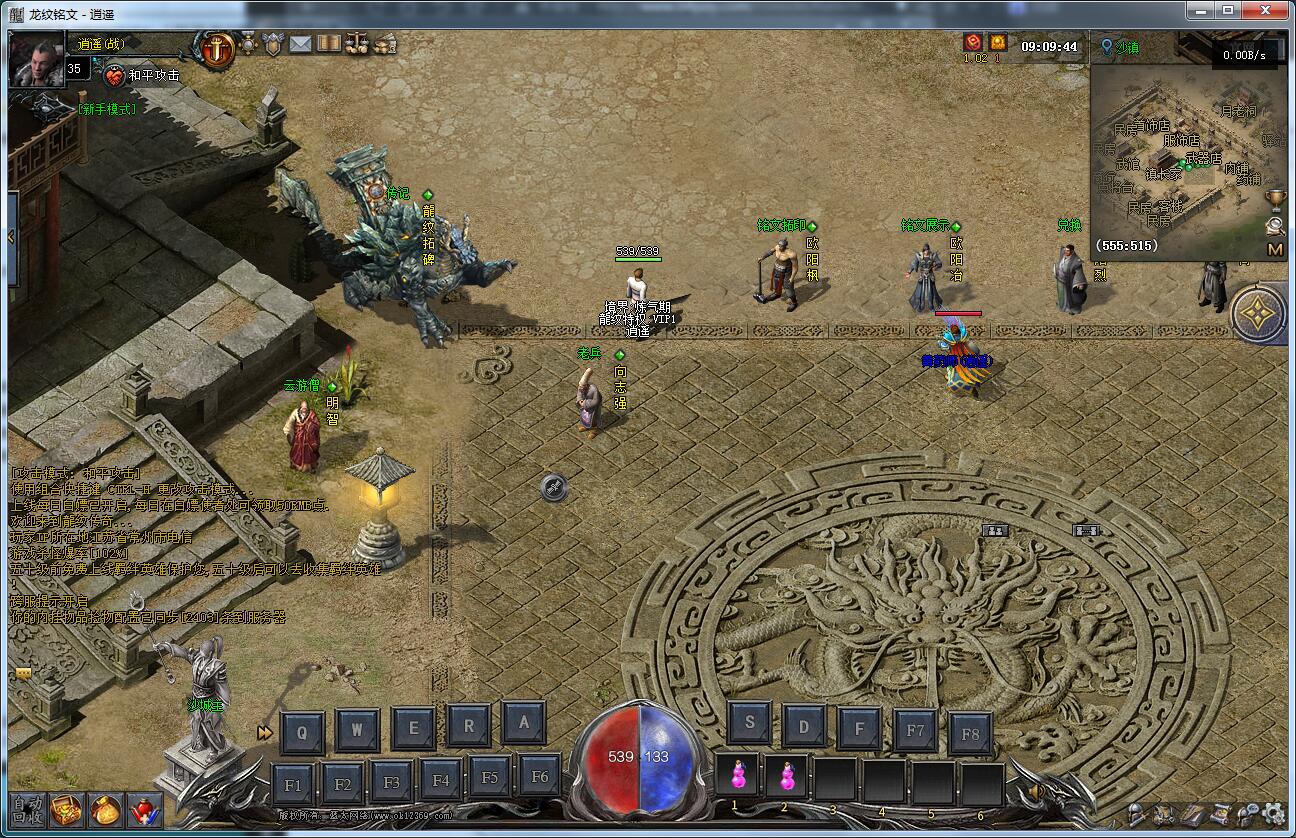Viewport: 1296px width, 838px height.
Task: Toggle the 和平攻击 attack mode icon
Action: click(116, 75)
